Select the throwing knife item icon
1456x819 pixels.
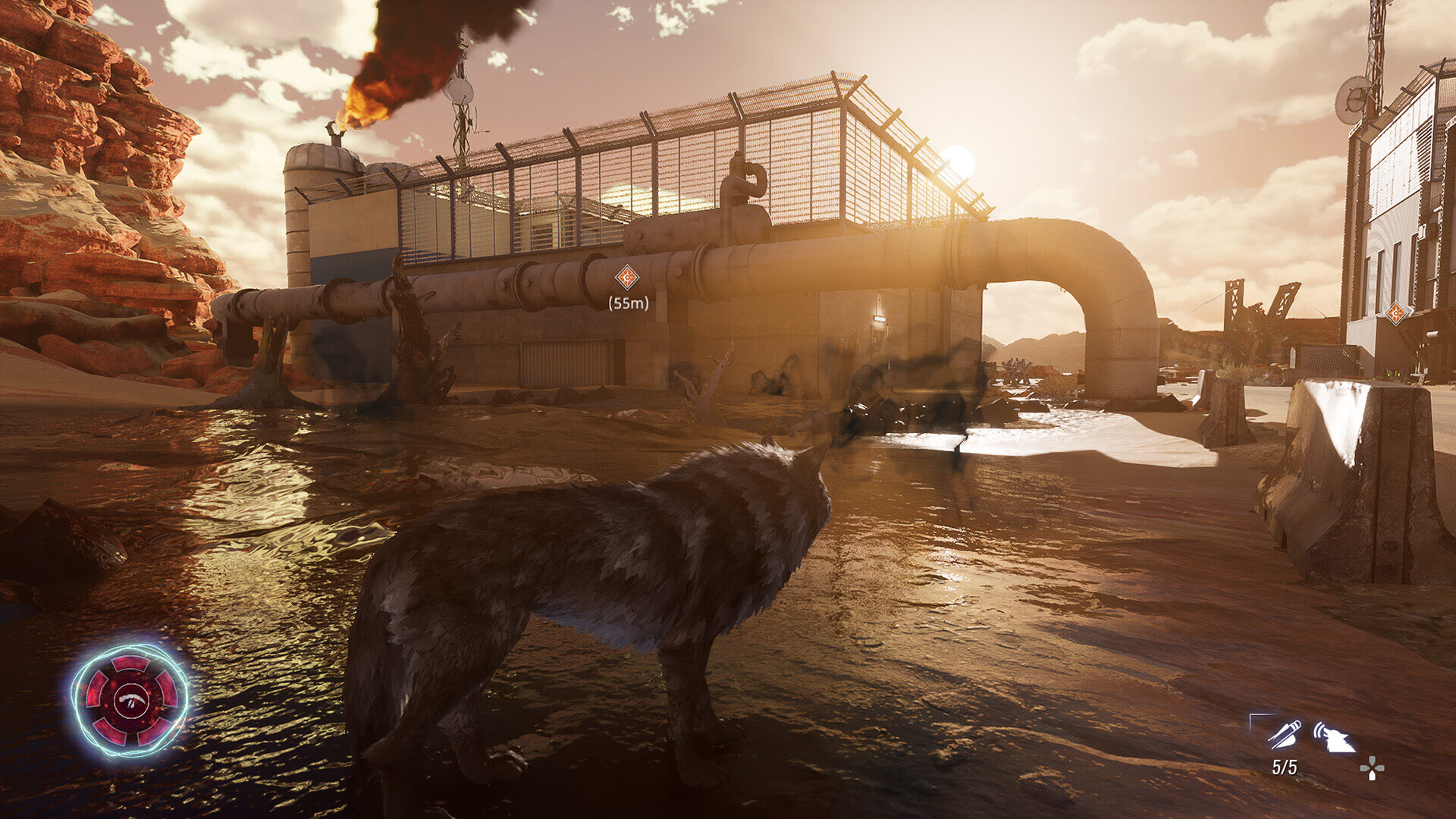pos(1284,734)
